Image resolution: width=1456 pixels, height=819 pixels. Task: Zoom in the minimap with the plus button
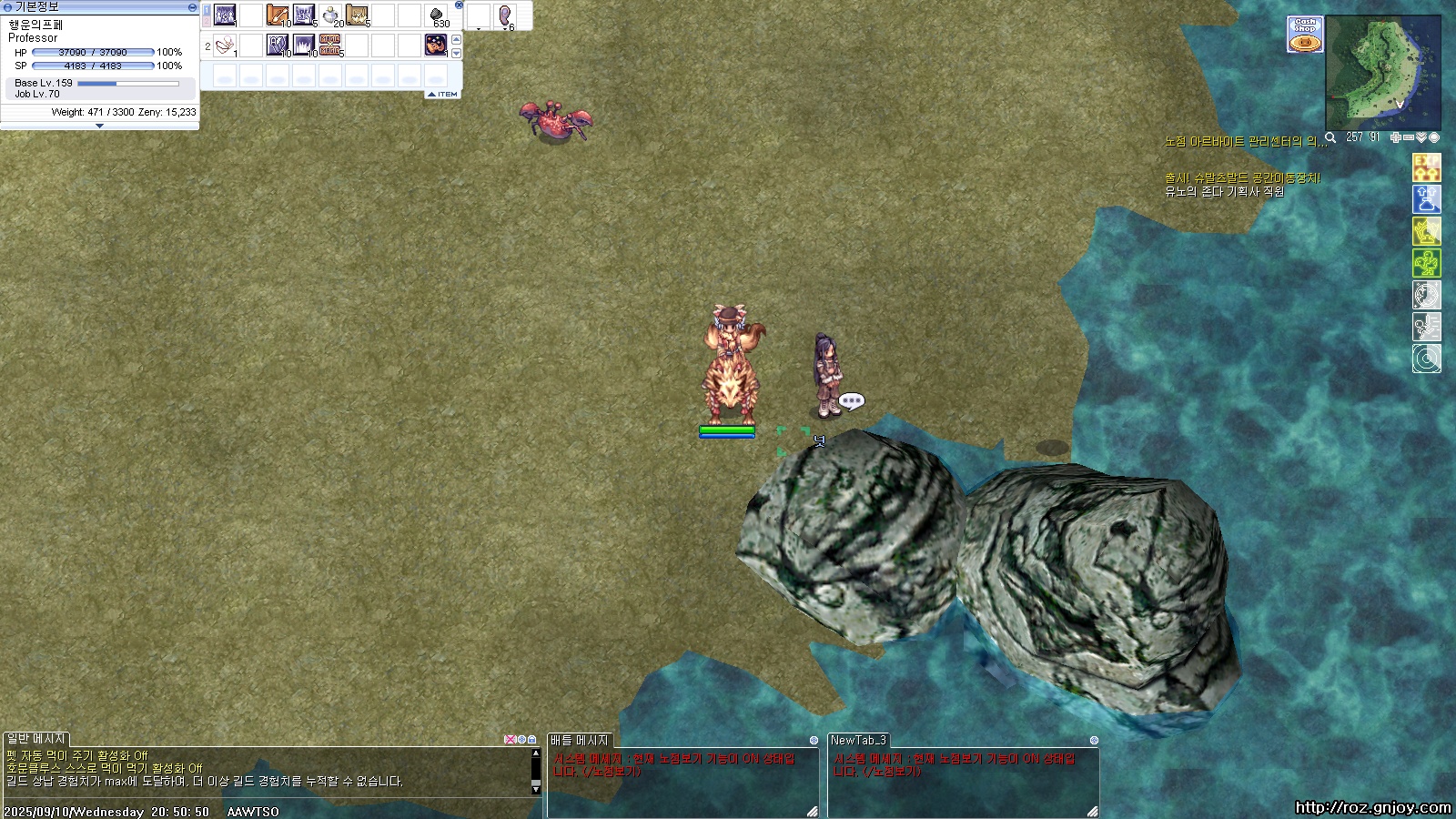1395,137
